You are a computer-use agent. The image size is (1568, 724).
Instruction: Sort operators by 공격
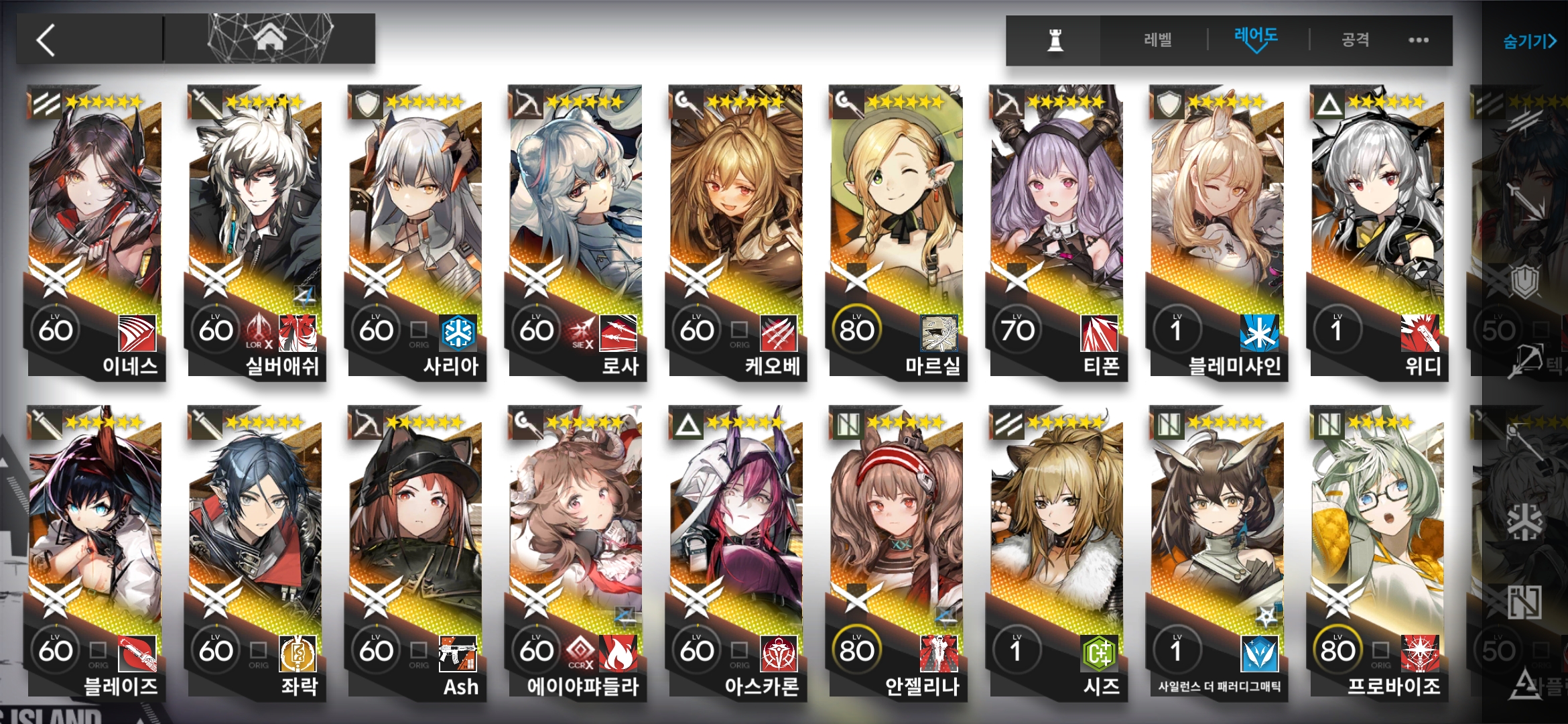coord(1355,40)
